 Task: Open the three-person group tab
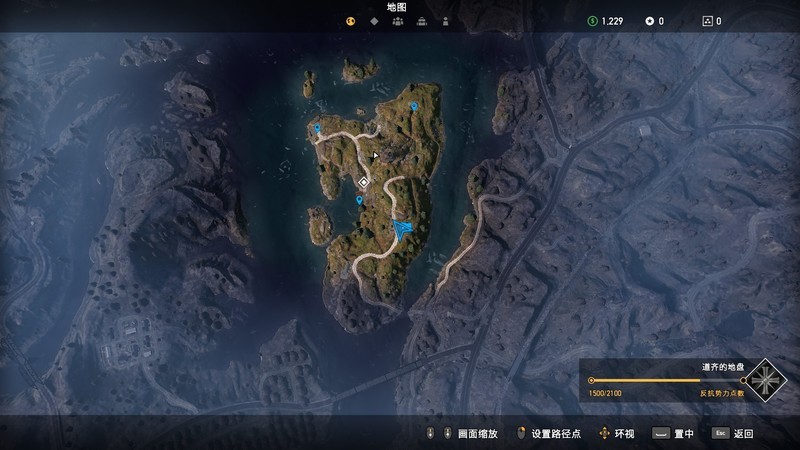pos(398,20)
